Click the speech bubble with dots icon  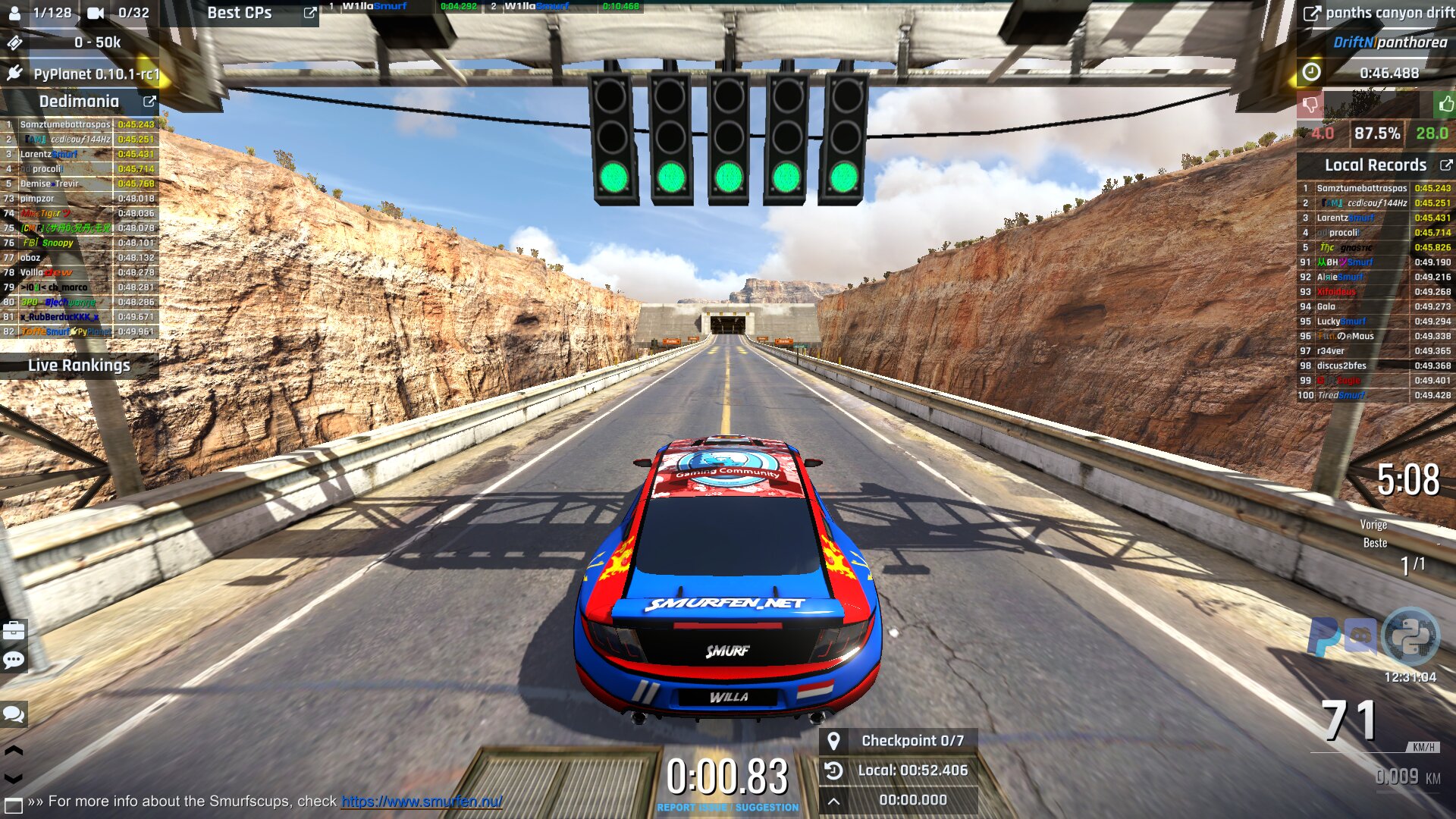pos(14,660)
